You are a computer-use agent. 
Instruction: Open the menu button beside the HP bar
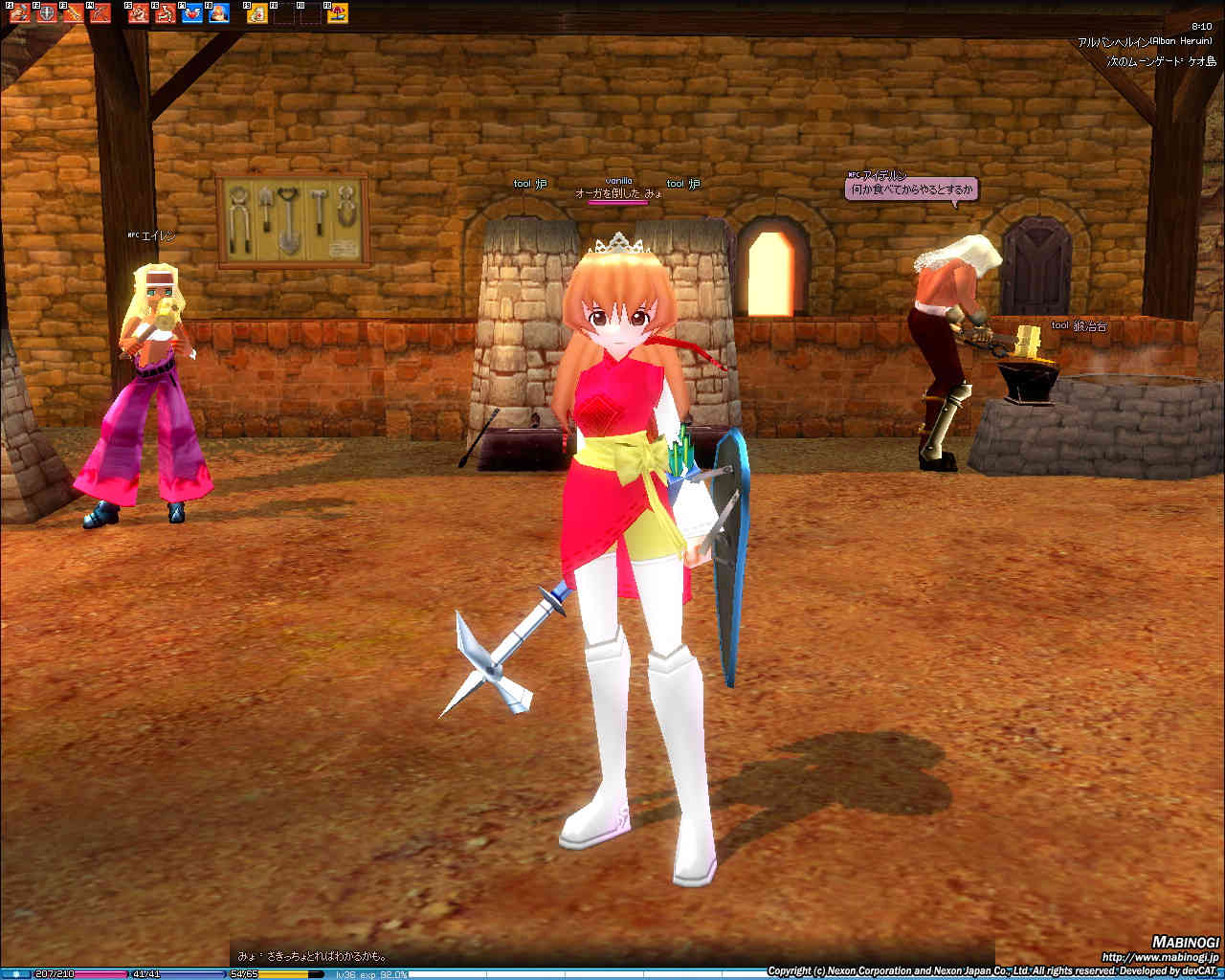[15, 974]
